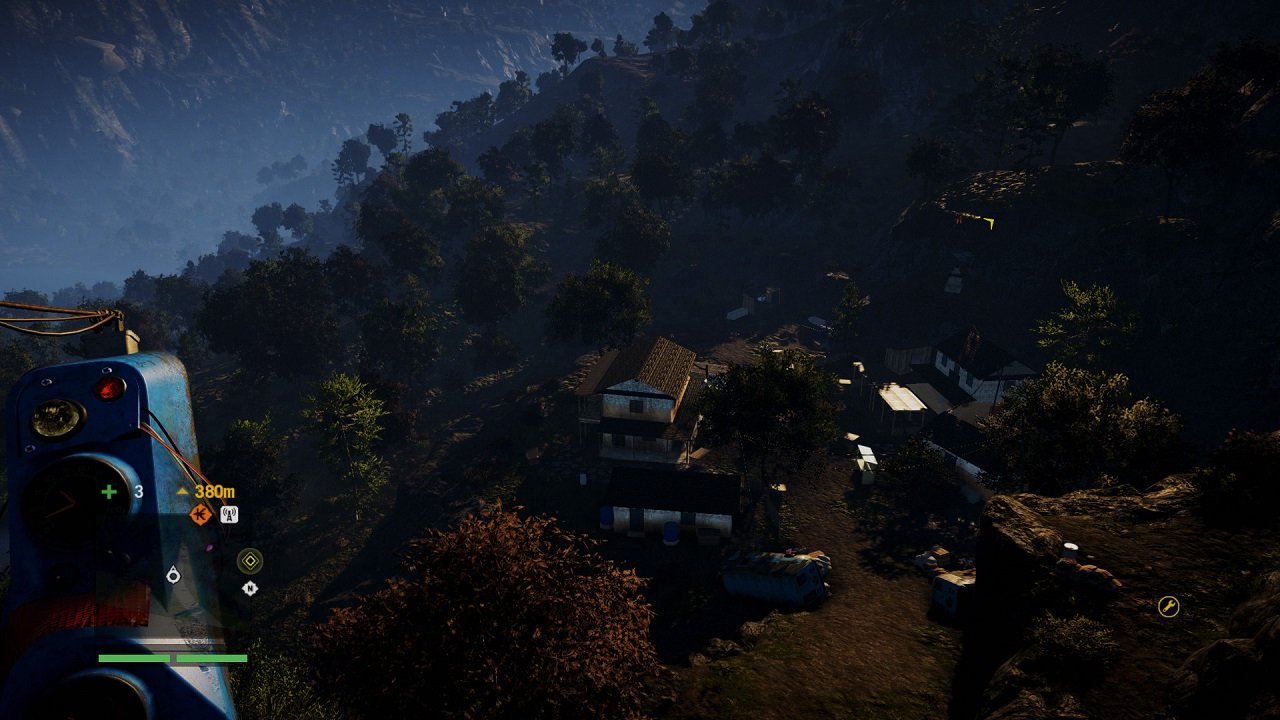Click the 380m altitude readout
Viewport: 1280px width, 720px height.
[x=215, y=492]
